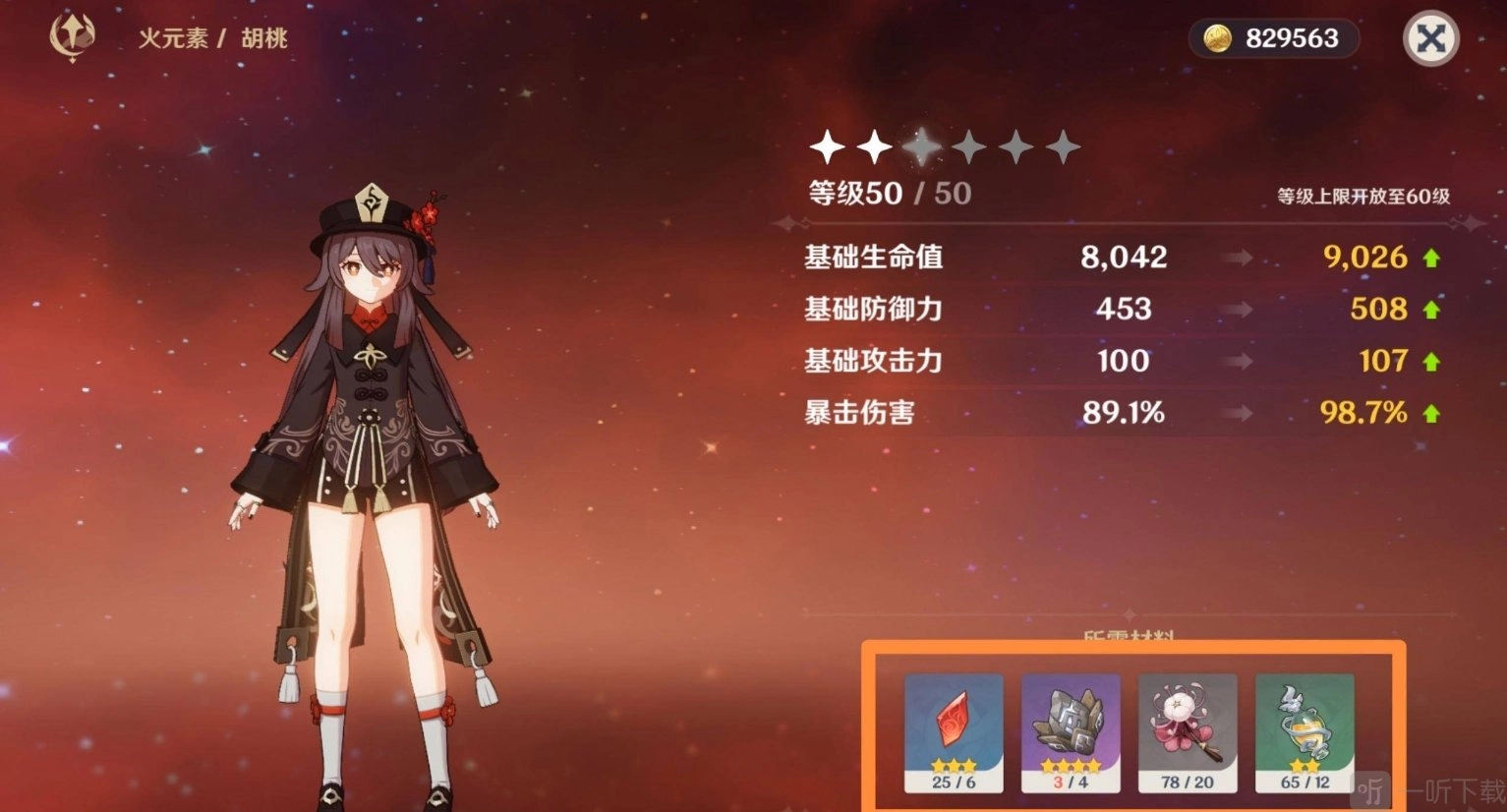Click the Mora coin icon beside 829563

pos(1219,38)
